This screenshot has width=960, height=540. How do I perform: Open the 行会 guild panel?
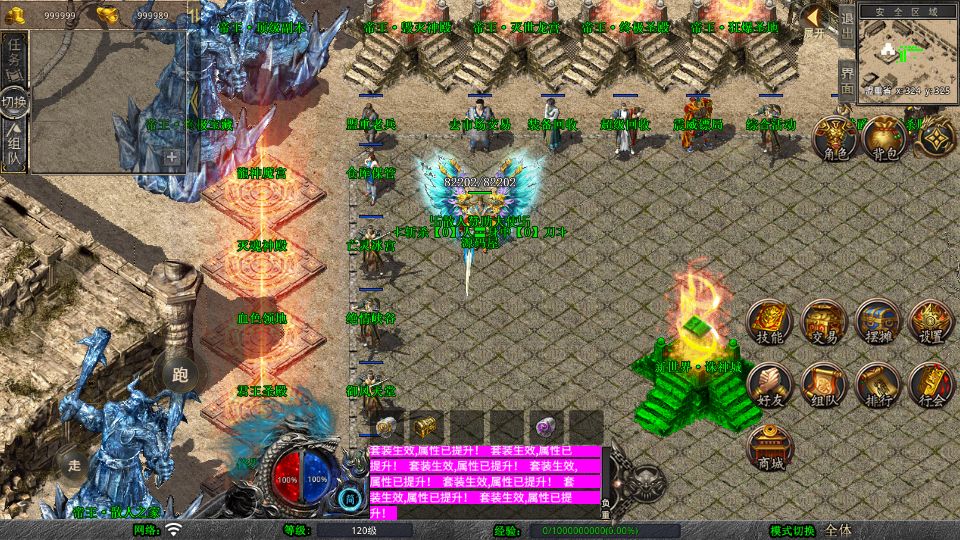point(932,386)
